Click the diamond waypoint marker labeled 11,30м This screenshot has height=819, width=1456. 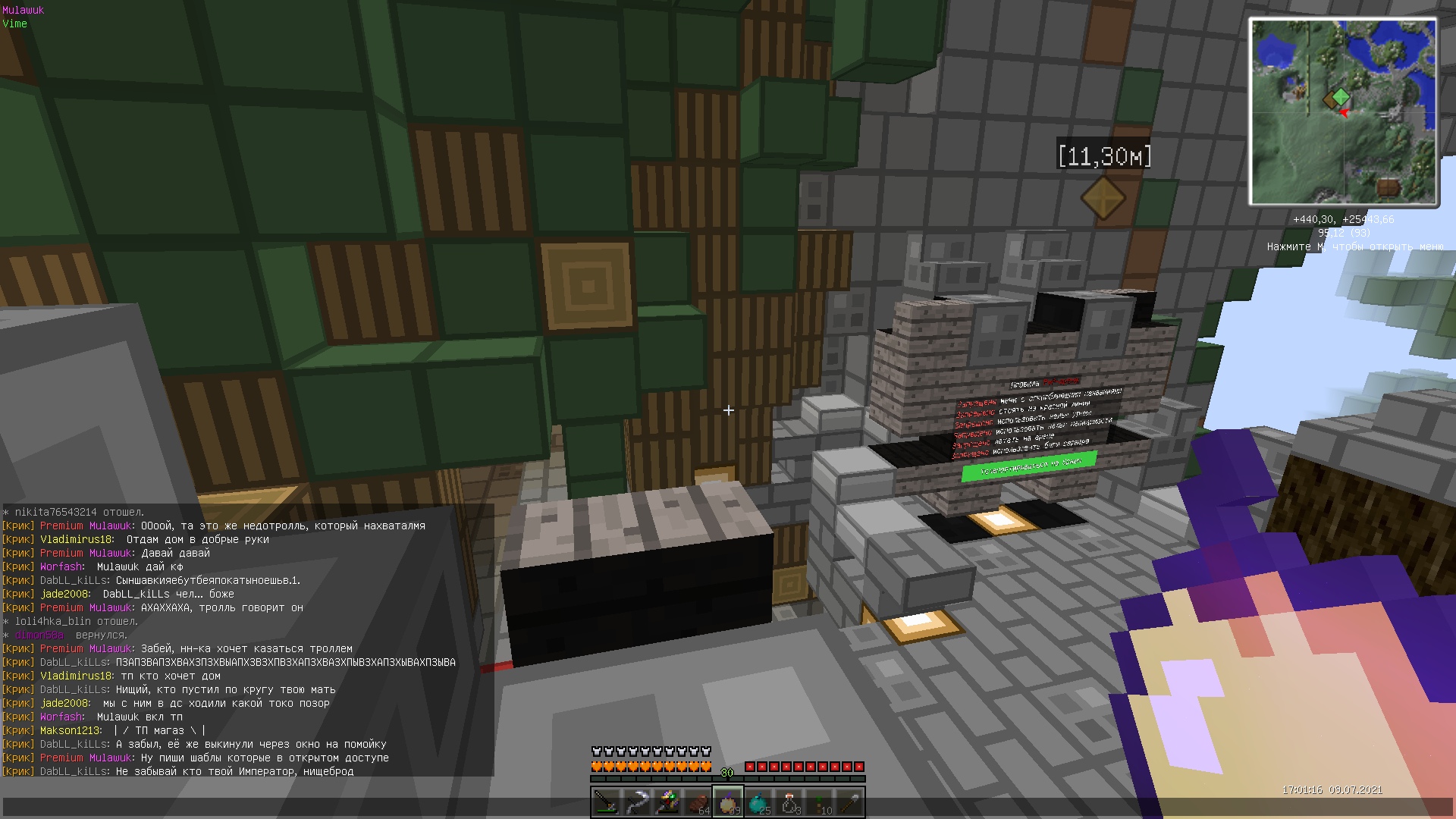pos(1103,199)
